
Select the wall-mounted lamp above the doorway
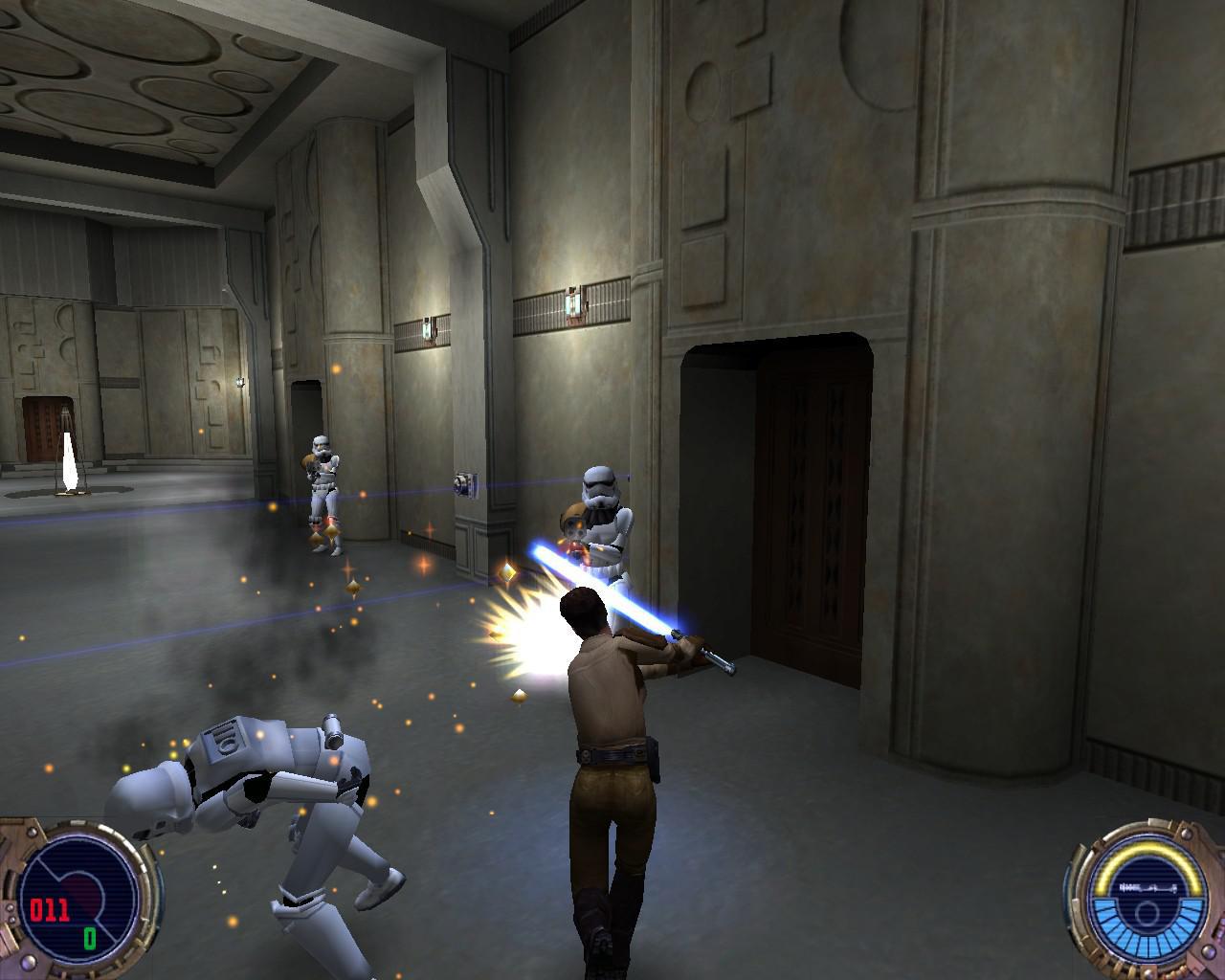572,301
